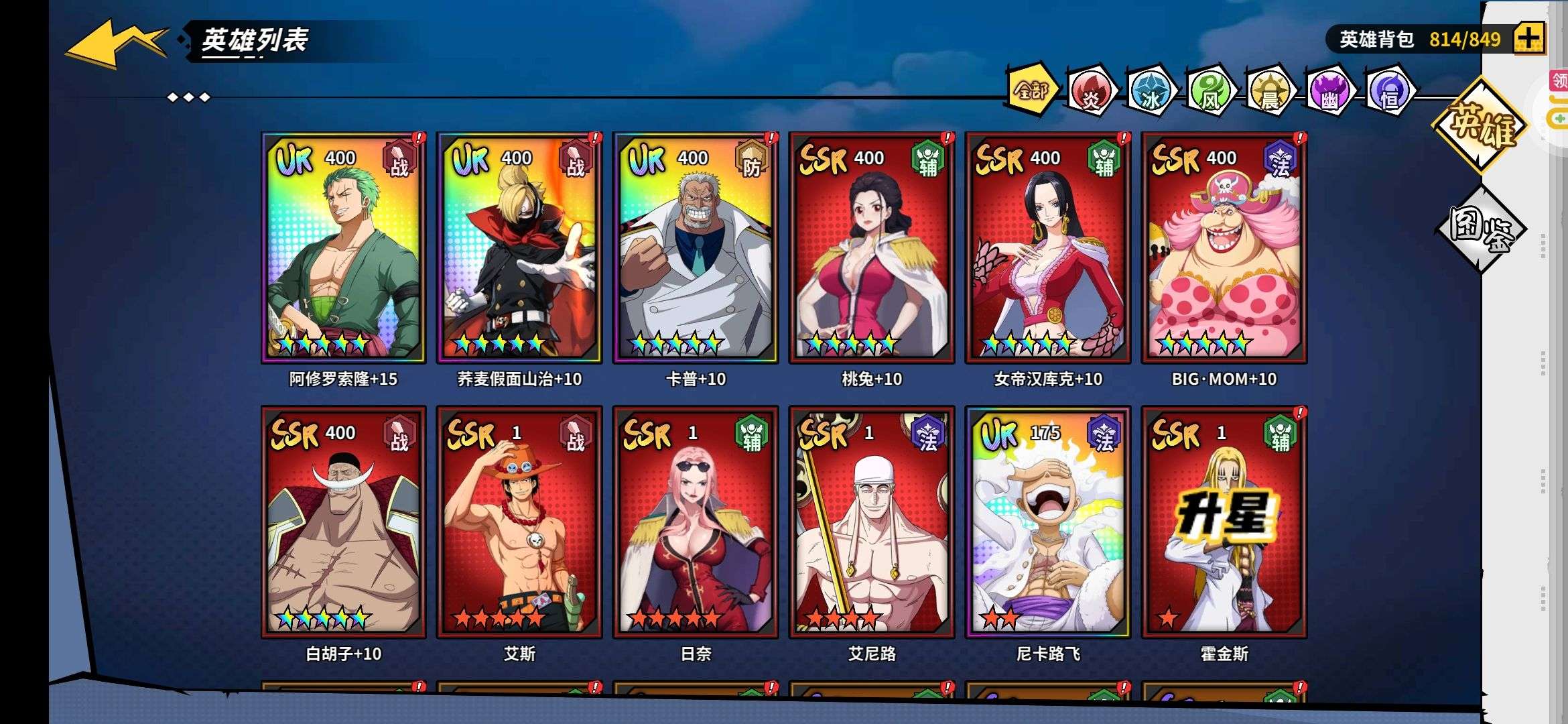Open the BIG·MOM+10 hero card
Viewport: 1568px width, 724px height.
[1224, 248]
